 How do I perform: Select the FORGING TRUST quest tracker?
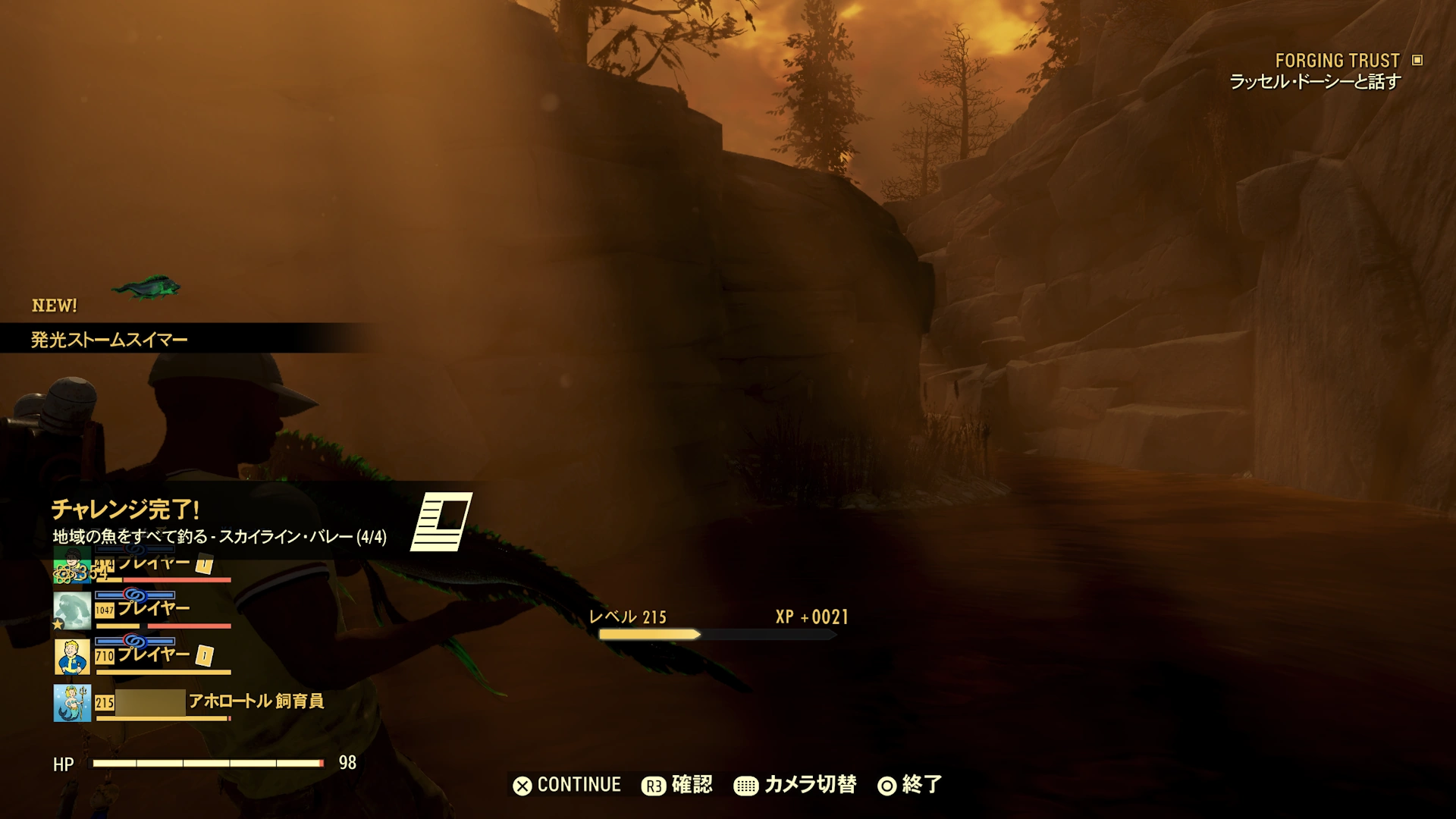tap(1338, 61)
